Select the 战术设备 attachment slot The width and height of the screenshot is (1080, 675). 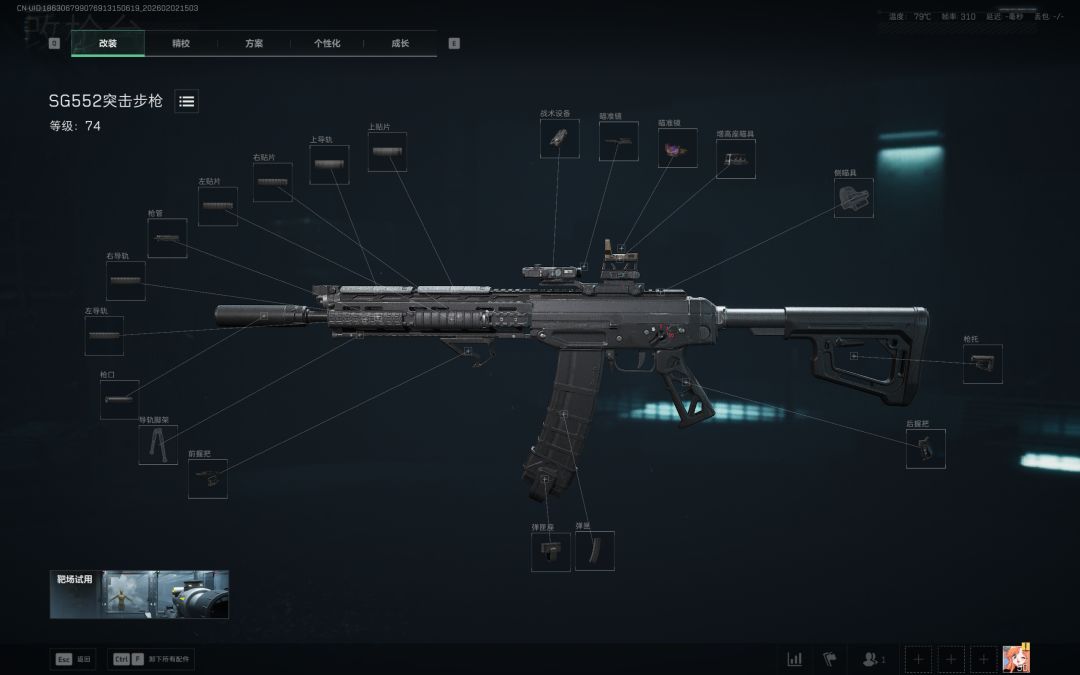[x=560, y=139]
